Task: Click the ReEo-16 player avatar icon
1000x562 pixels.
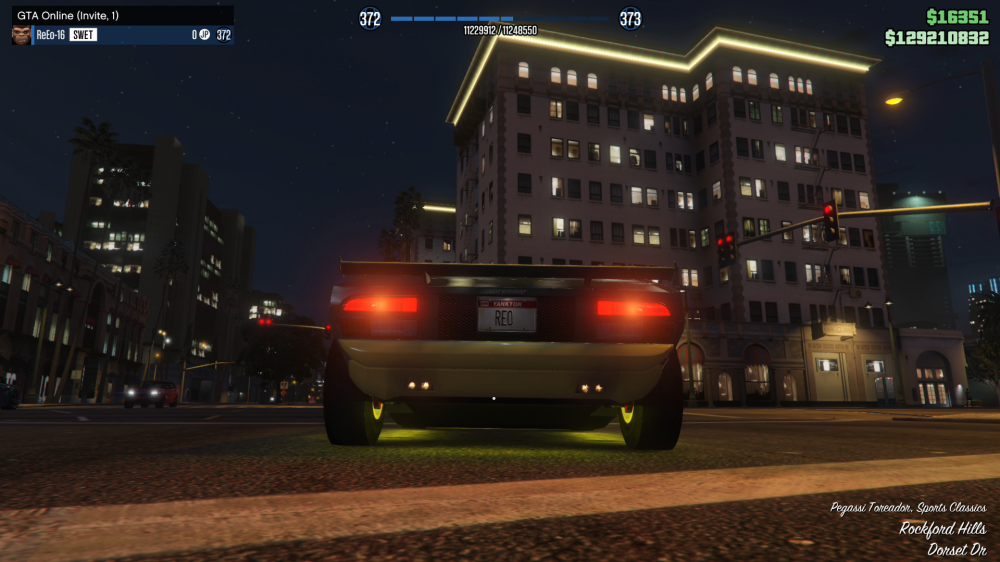Action: [x=20, y=35]
